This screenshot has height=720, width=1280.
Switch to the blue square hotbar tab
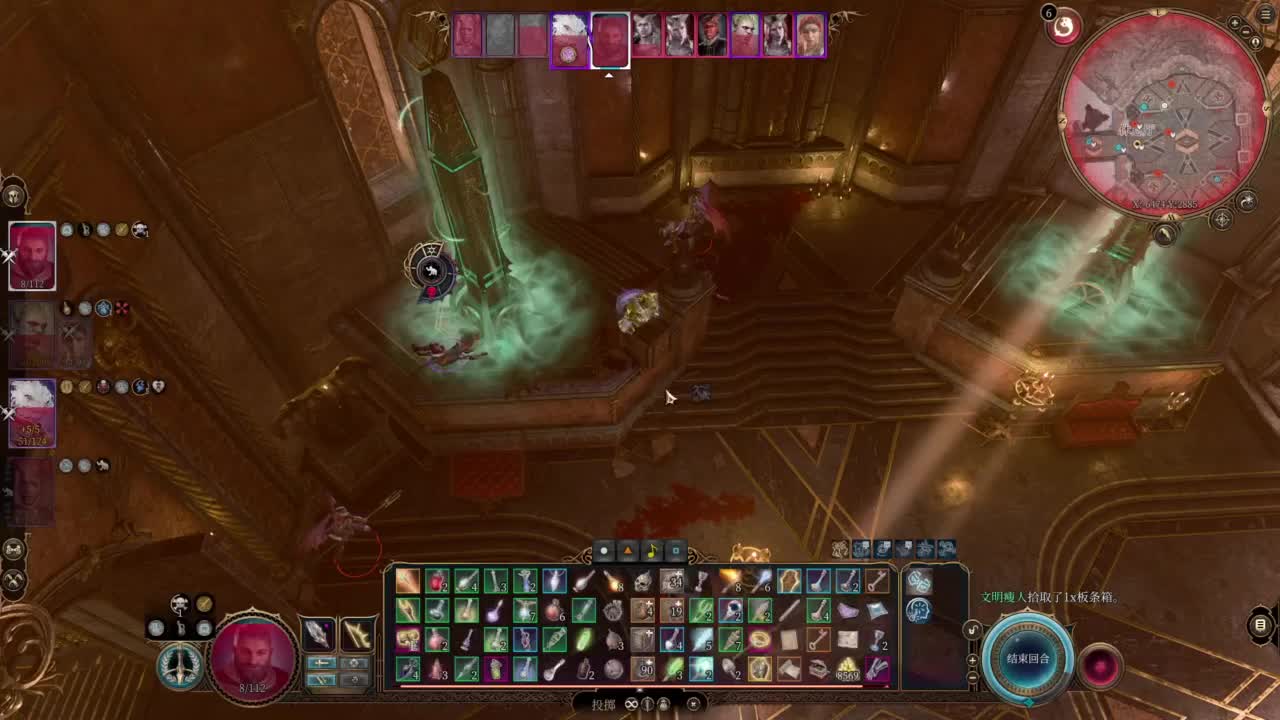(675, 551)
